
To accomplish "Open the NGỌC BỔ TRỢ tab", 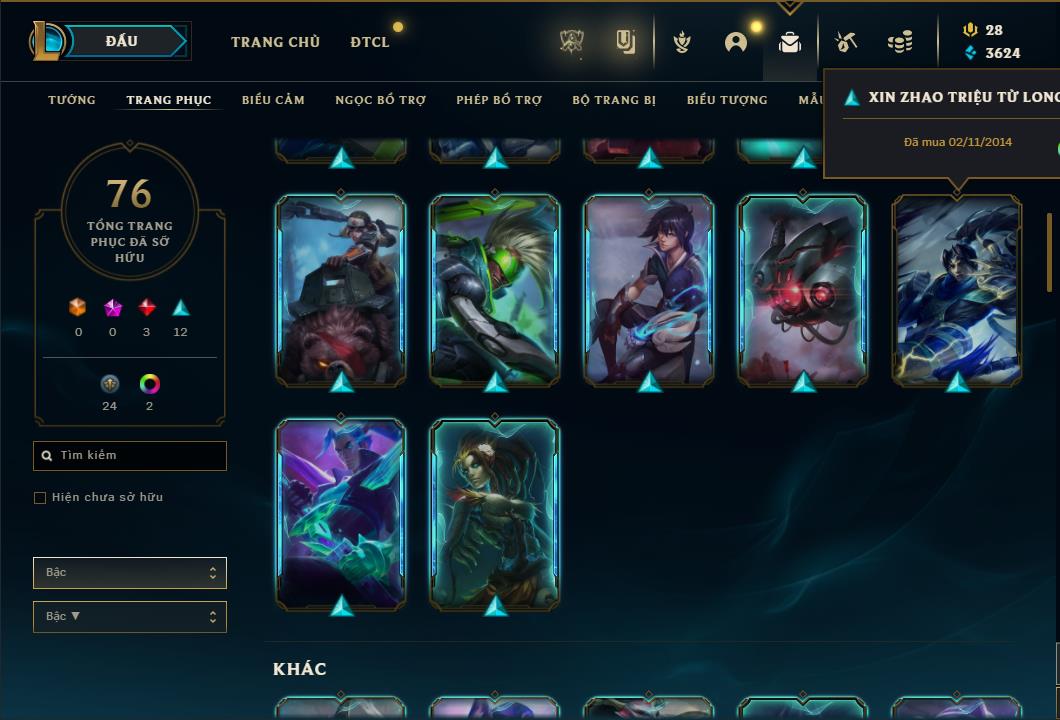I will tap(380, 100).
